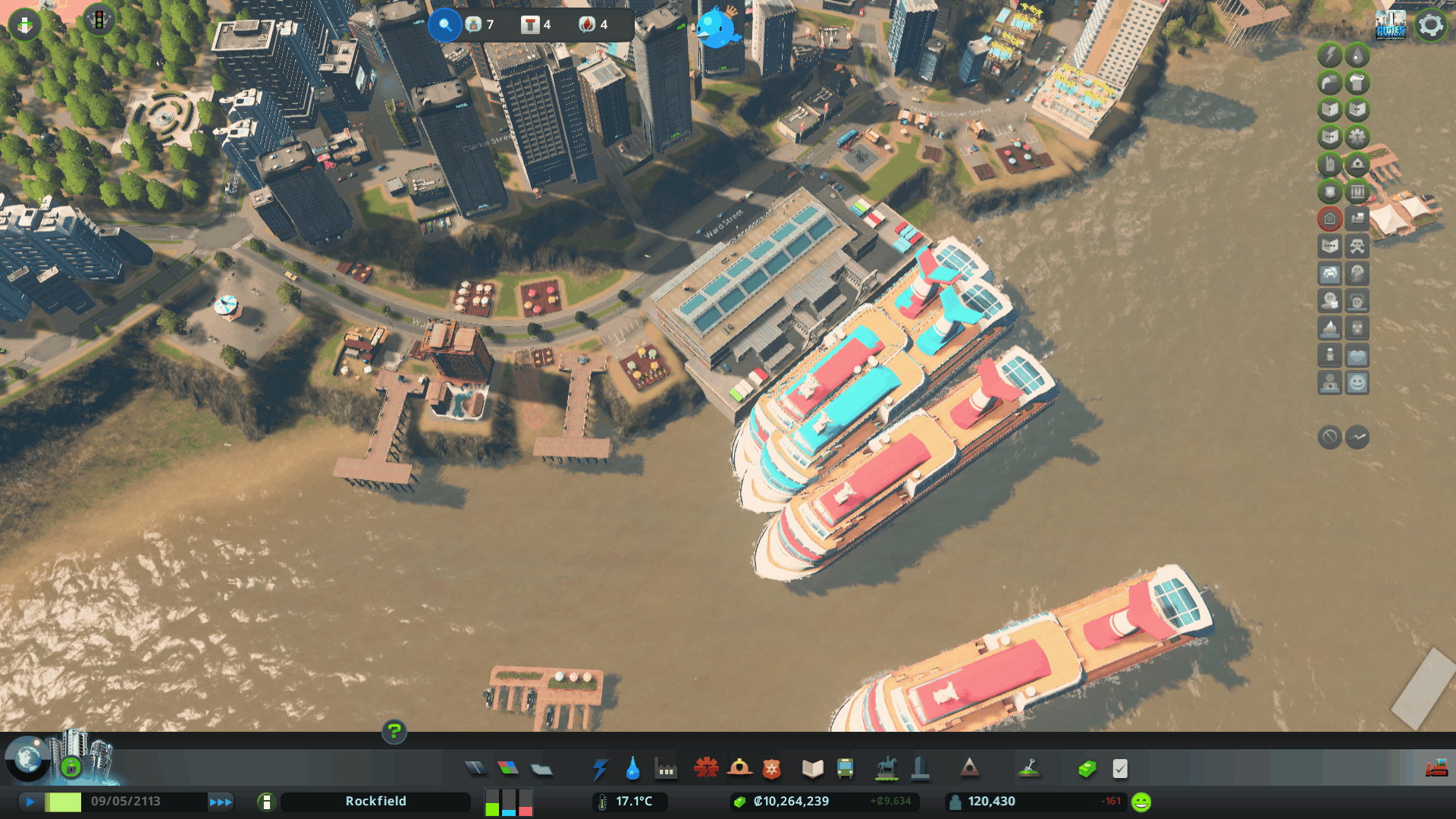The width and height of the screenshot is (1456, 819).
Task: Open the economy money panel
Action: (1087, 769)
